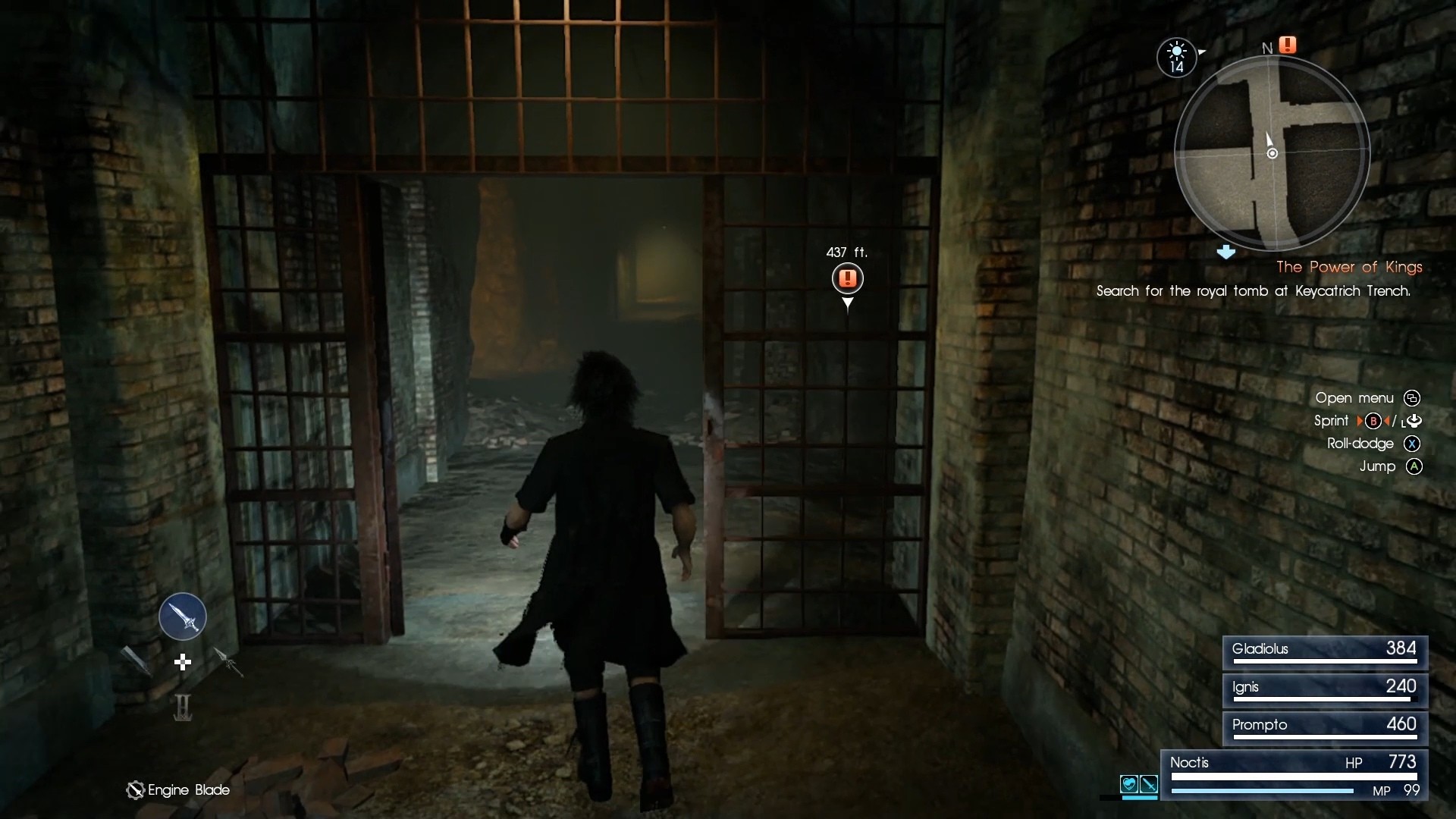Screen dimensions: 1456x819
Task: Click the orange quest exclamation marker
Action: [848, 278]
